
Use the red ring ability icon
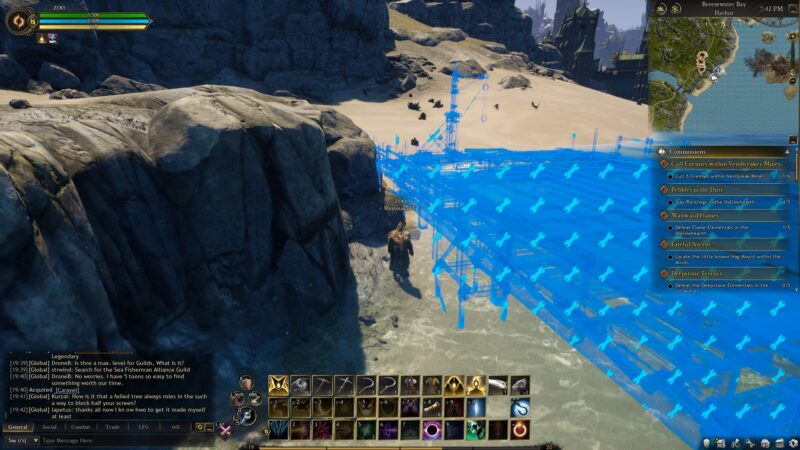(520, 430)
